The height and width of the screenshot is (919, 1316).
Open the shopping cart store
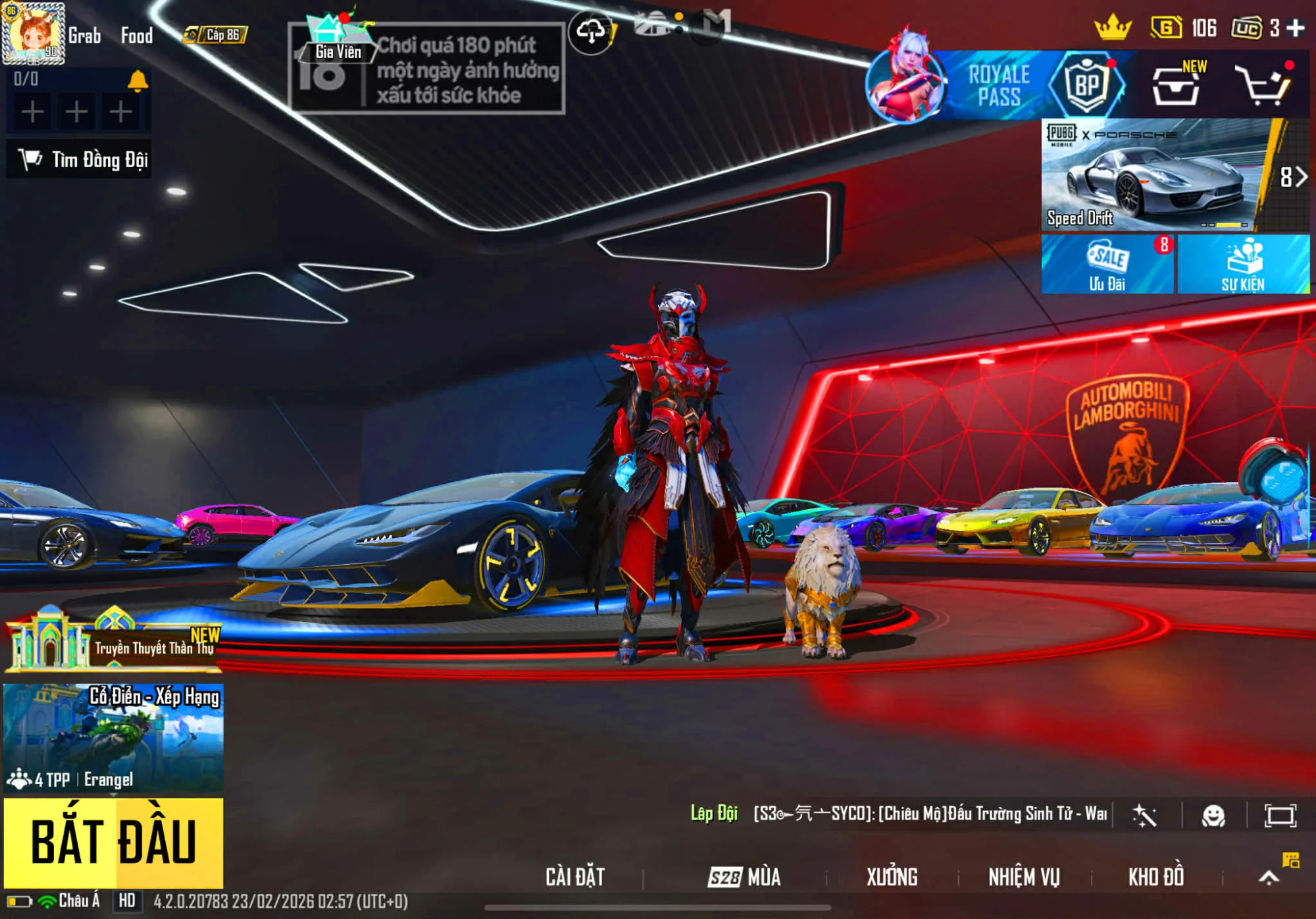pos(1264,86)
